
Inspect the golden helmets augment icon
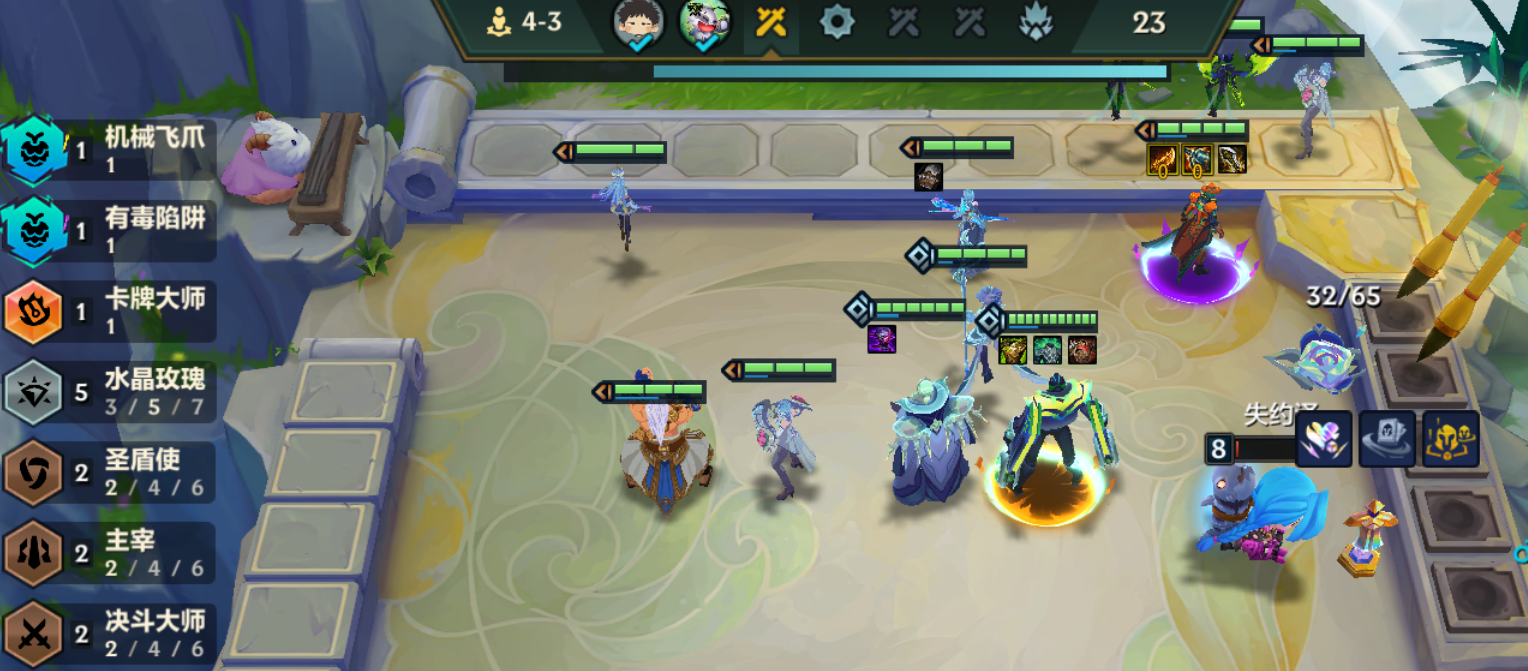point(1450,439)
